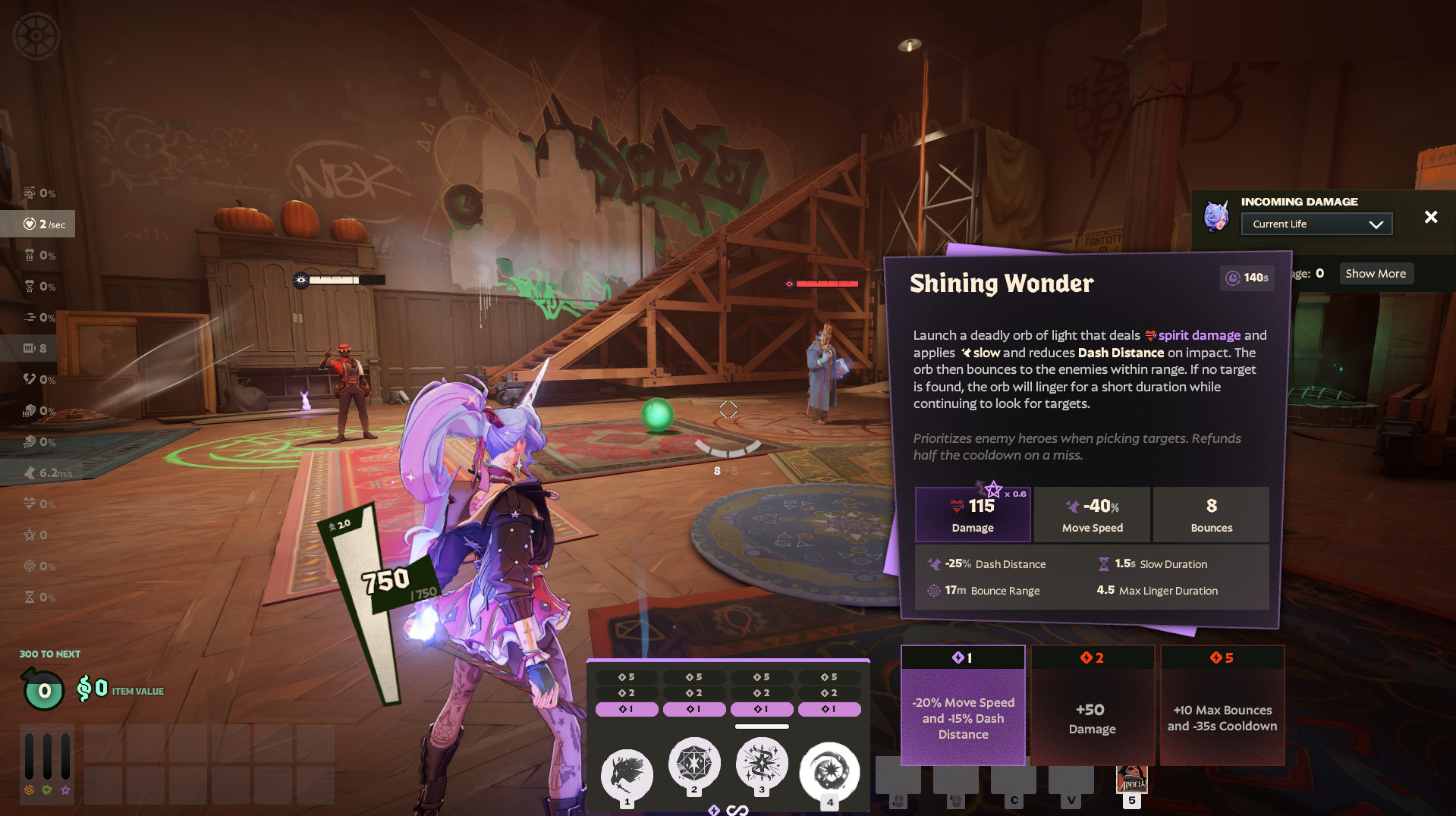Open the Current Life dropdown
Screen dimensions: 1456x816
1316,224
